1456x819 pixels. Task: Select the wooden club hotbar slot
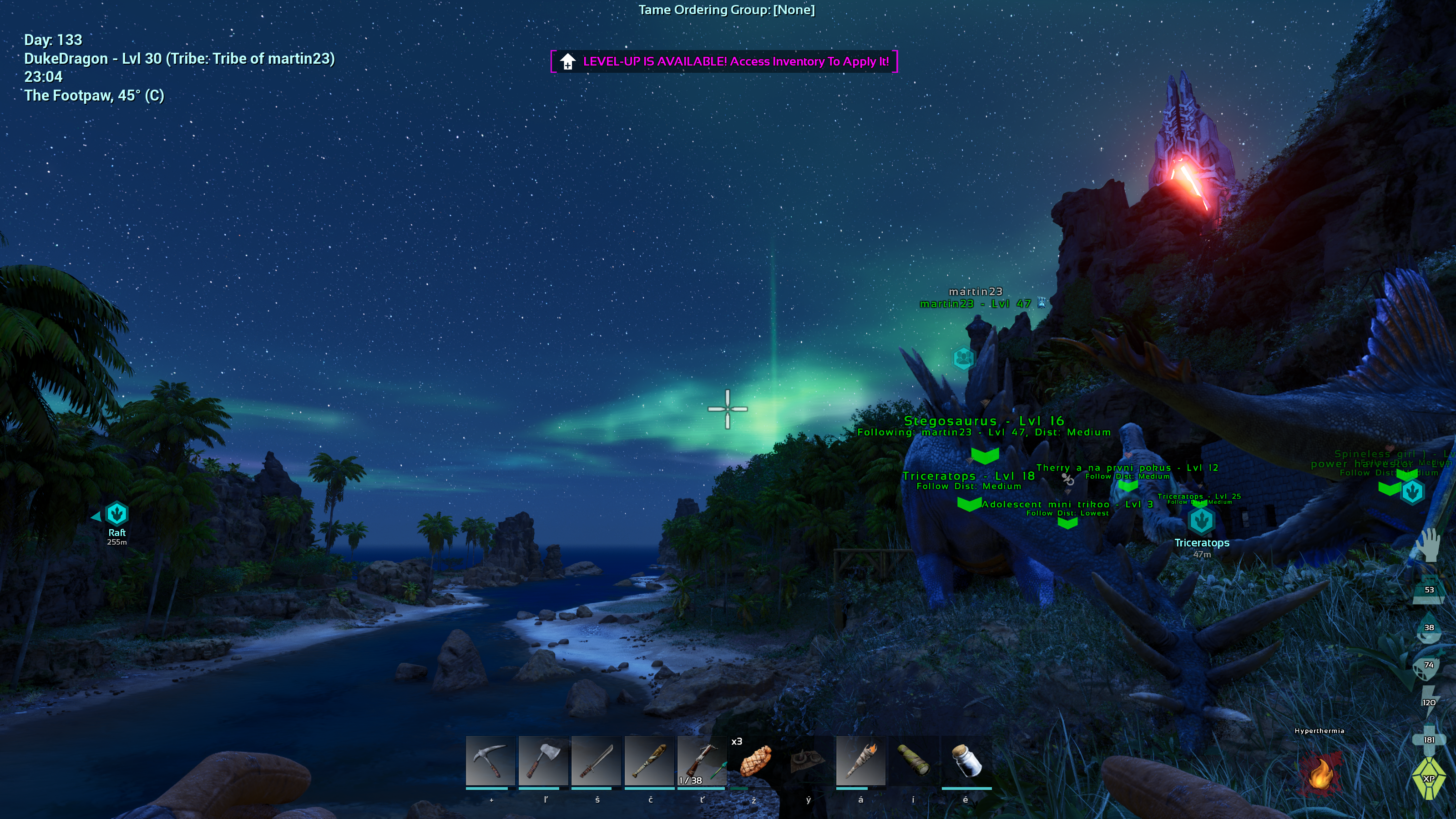click(649, 761)
